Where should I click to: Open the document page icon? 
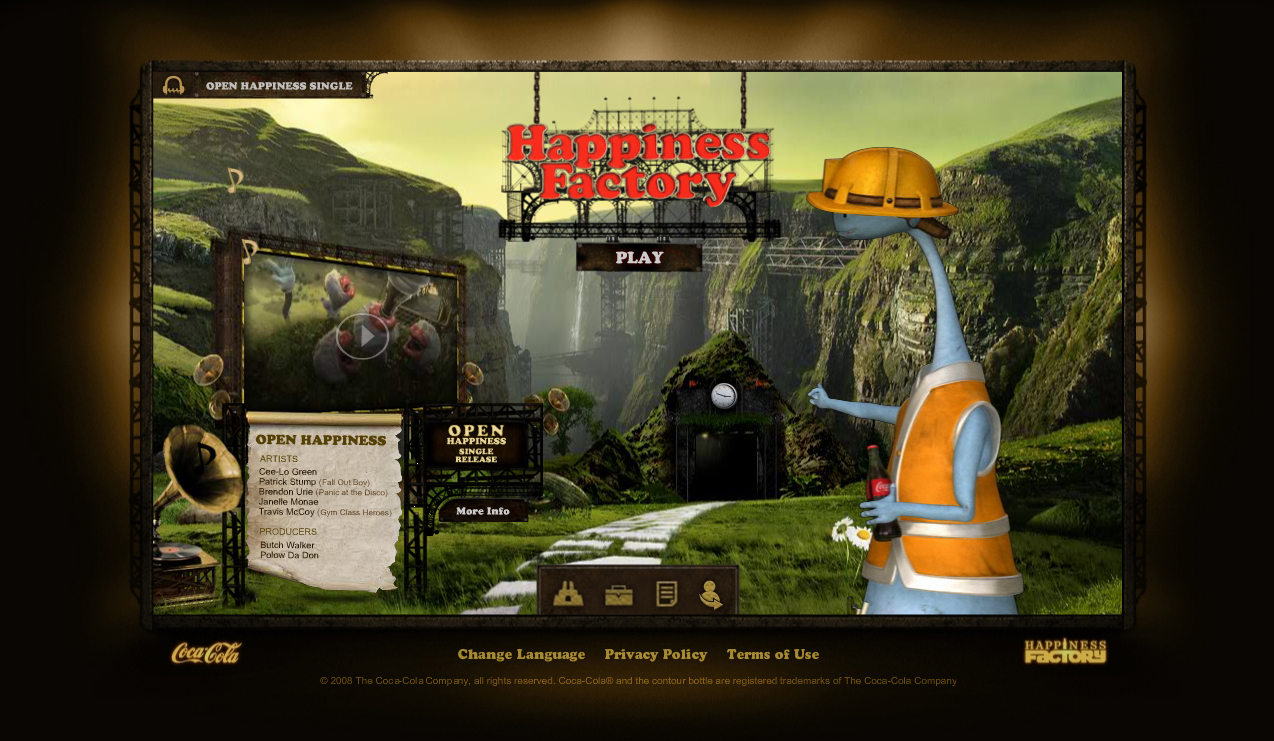[667, 594]
